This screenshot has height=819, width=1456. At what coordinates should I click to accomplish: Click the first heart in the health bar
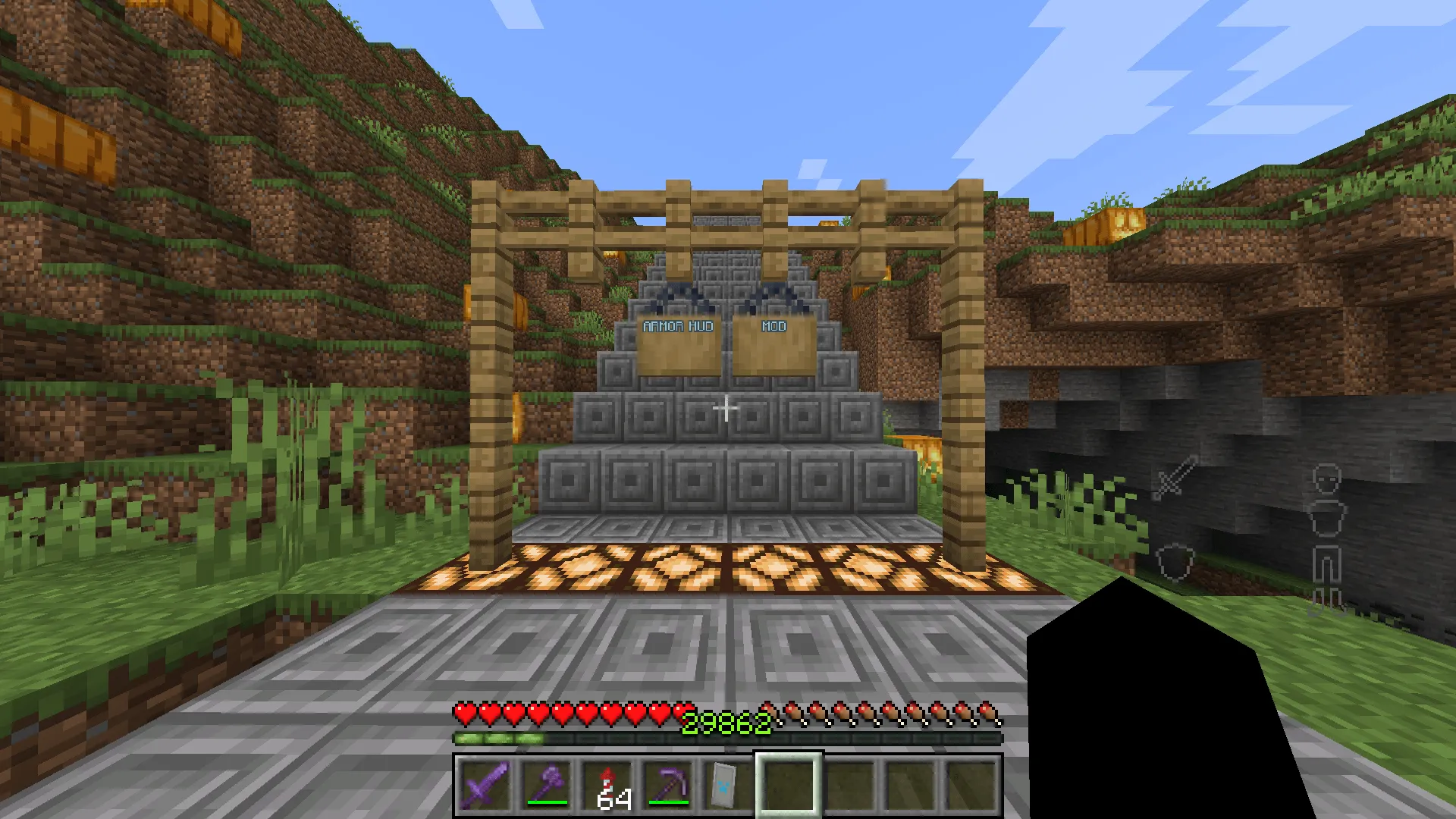(464, 713)
